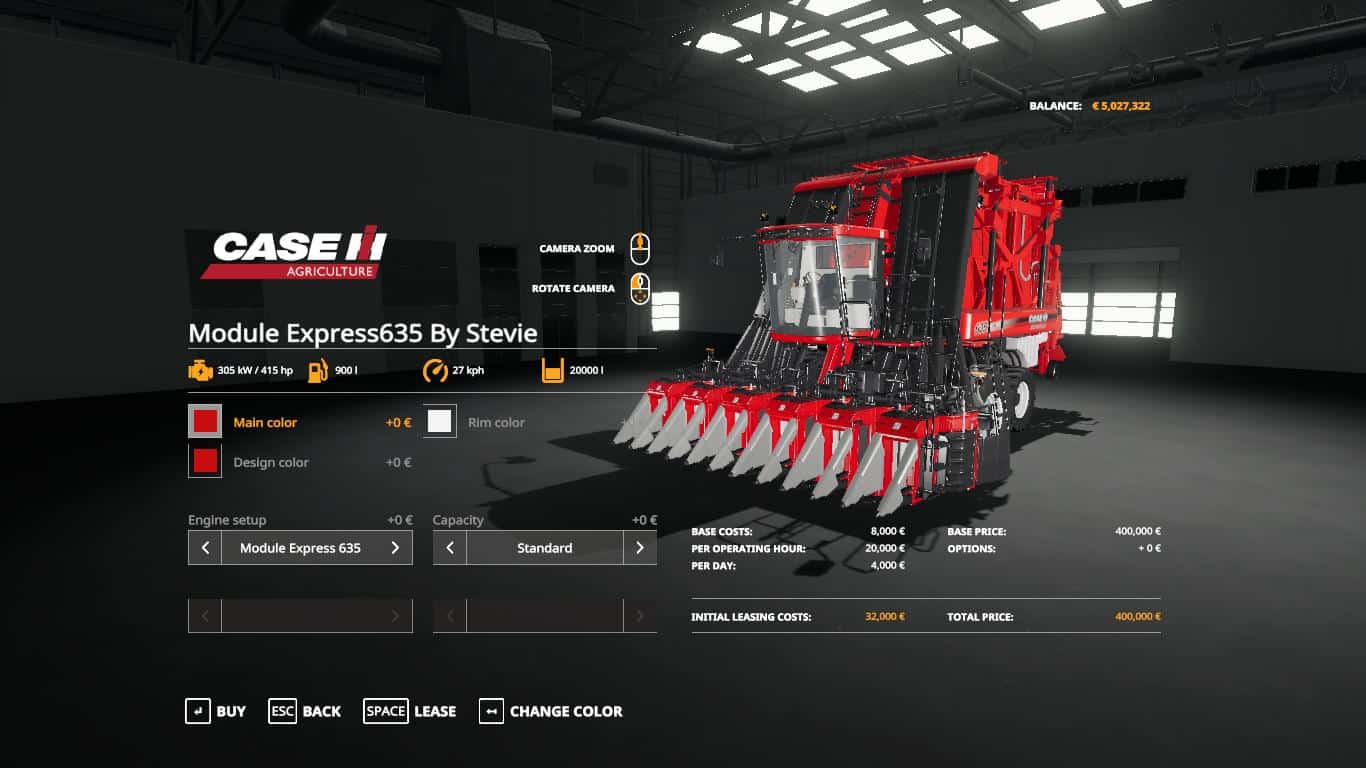1366x768 pixels.
Task: Click the Enter key icon beside Buy
Action: 196,711
